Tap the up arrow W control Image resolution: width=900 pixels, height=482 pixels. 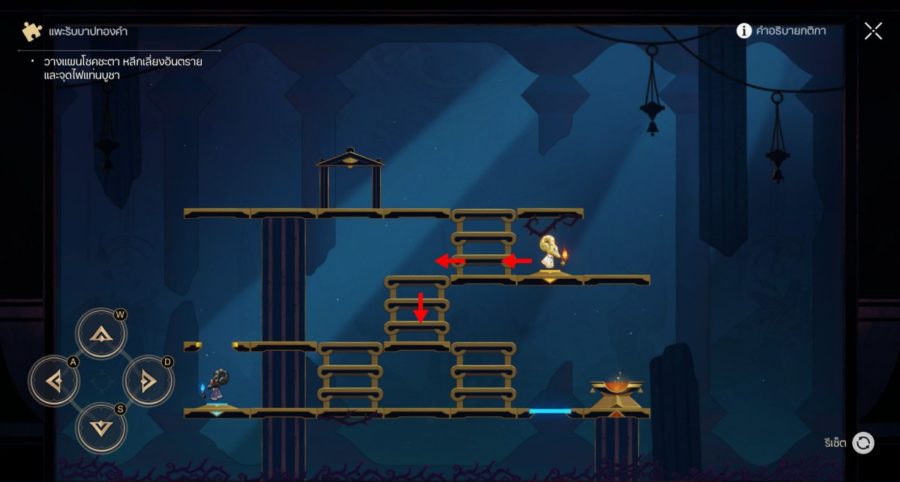coord(101,333)
